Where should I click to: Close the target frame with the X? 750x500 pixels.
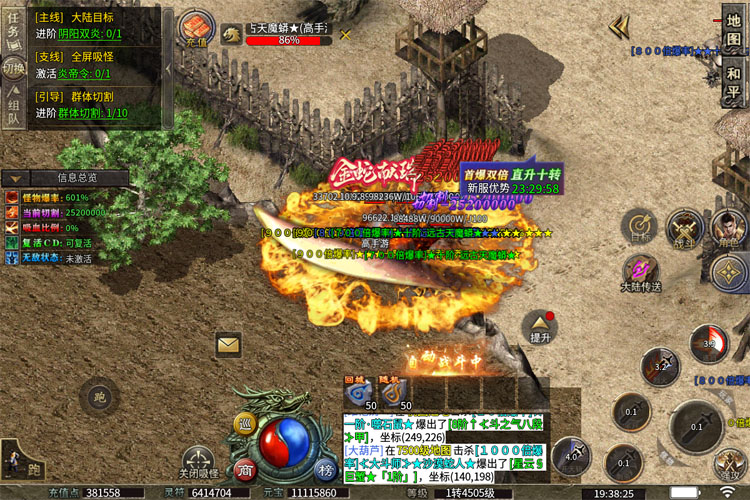346,34
